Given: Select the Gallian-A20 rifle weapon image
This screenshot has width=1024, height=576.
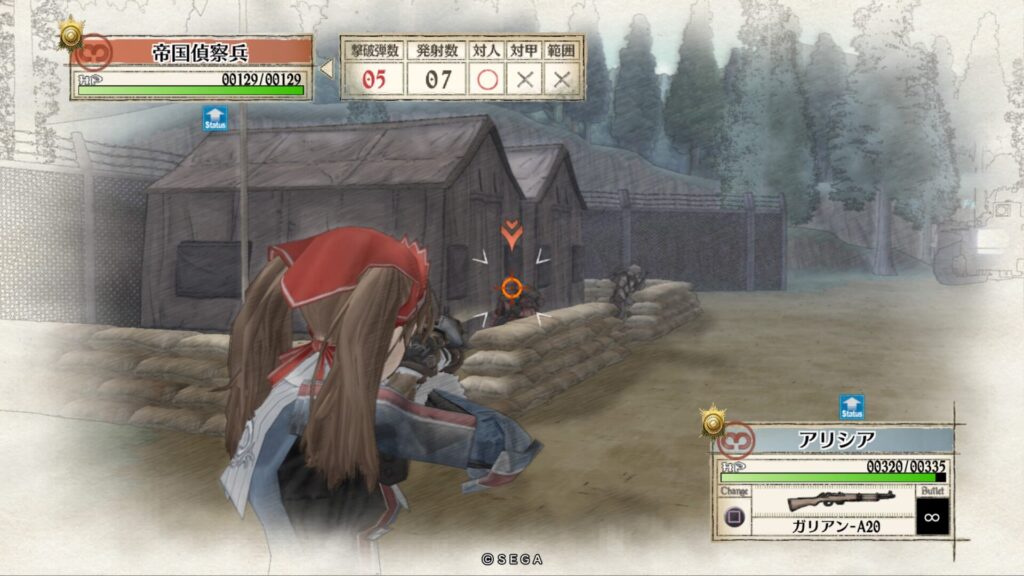Looking at the screenshot, I should [x=831, y=500].
